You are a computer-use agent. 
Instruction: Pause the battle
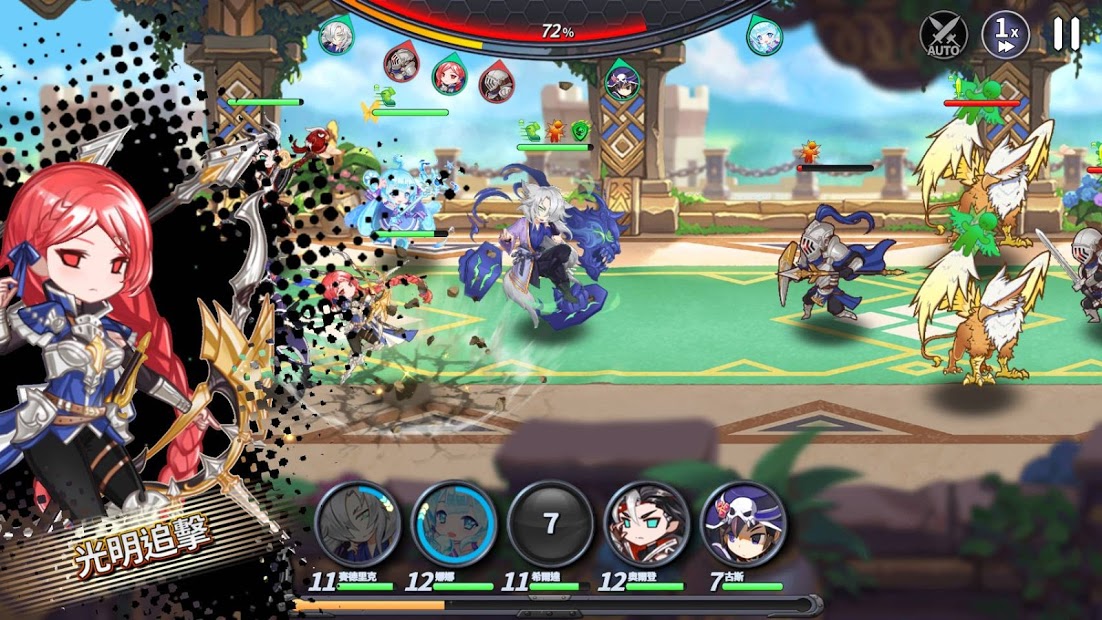(1066, 34)
